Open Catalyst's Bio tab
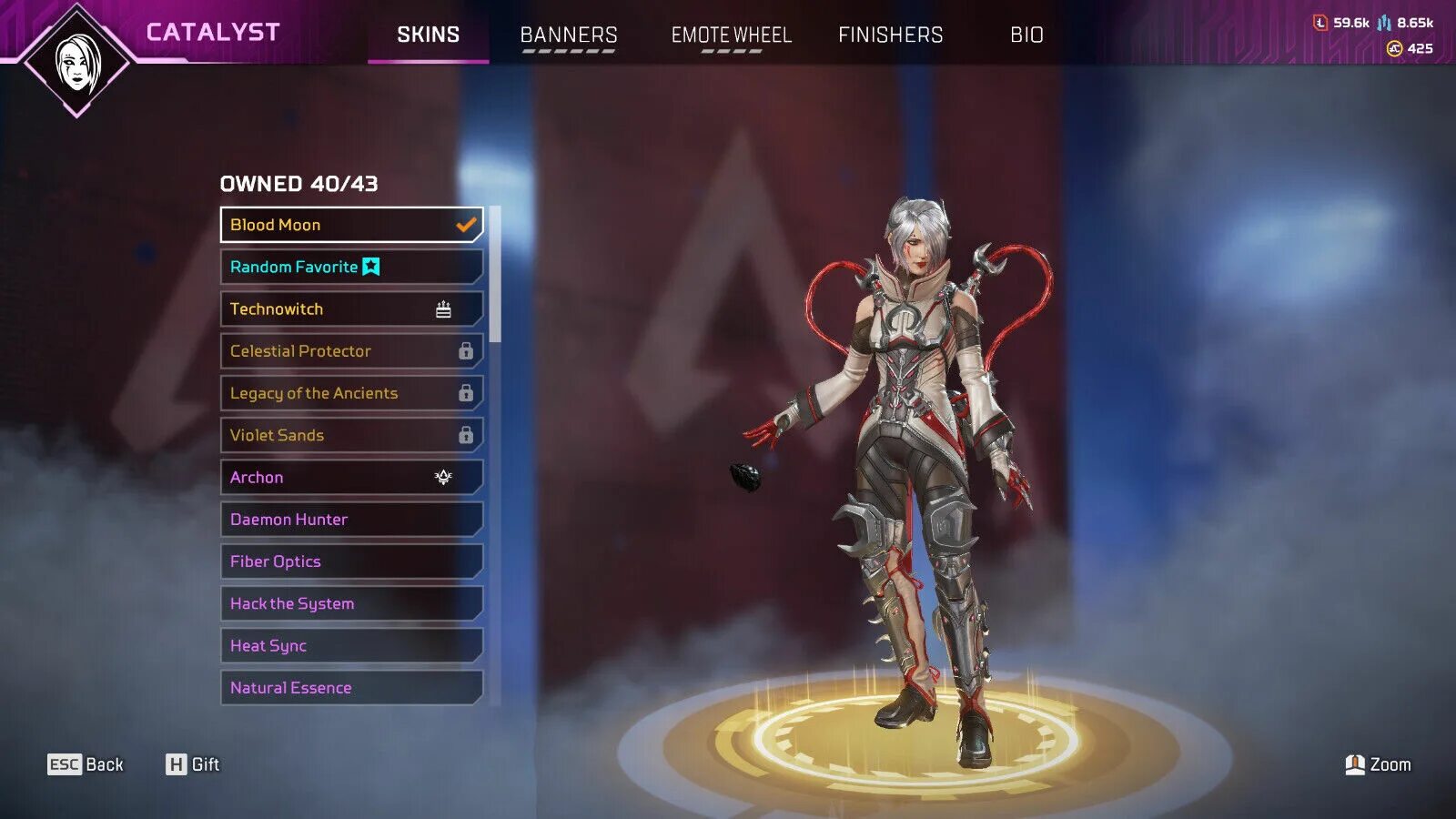The height and width of the screenshot is (819, 1456). [1026, 35]
